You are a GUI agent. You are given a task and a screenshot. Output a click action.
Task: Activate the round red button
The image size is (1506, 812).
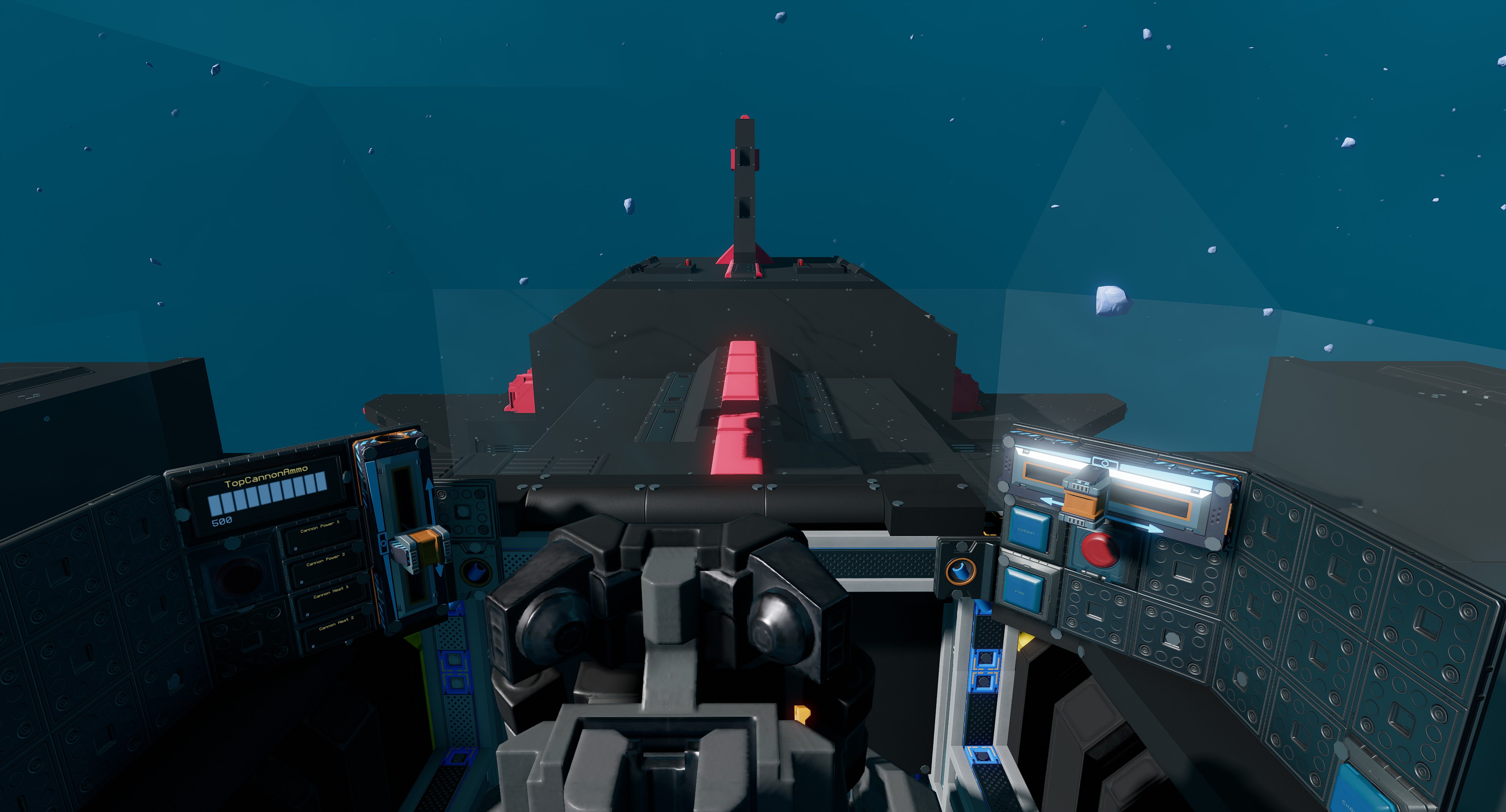1099,549
